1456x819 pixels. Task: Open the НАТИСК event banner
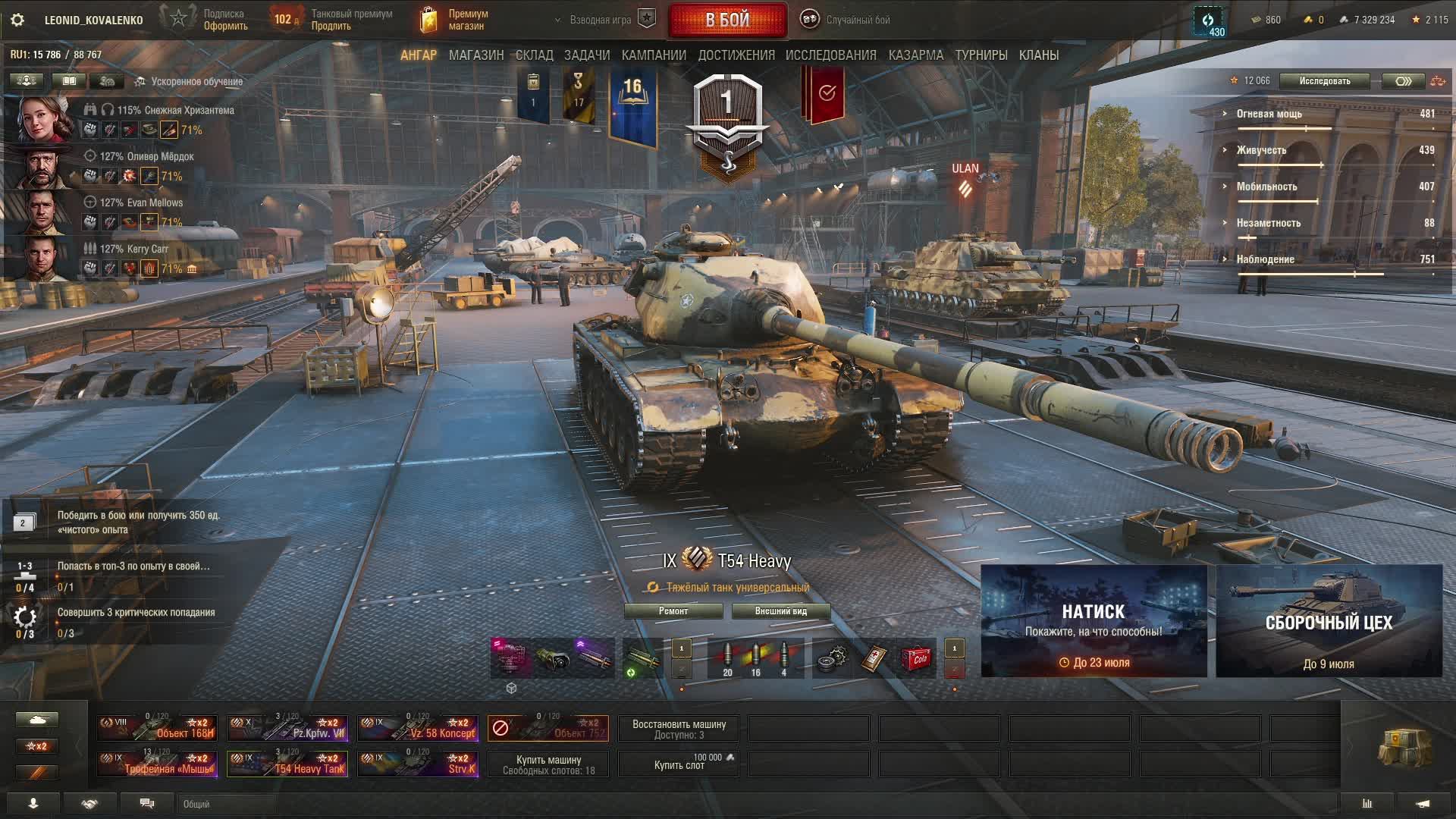coord(1094,621)
